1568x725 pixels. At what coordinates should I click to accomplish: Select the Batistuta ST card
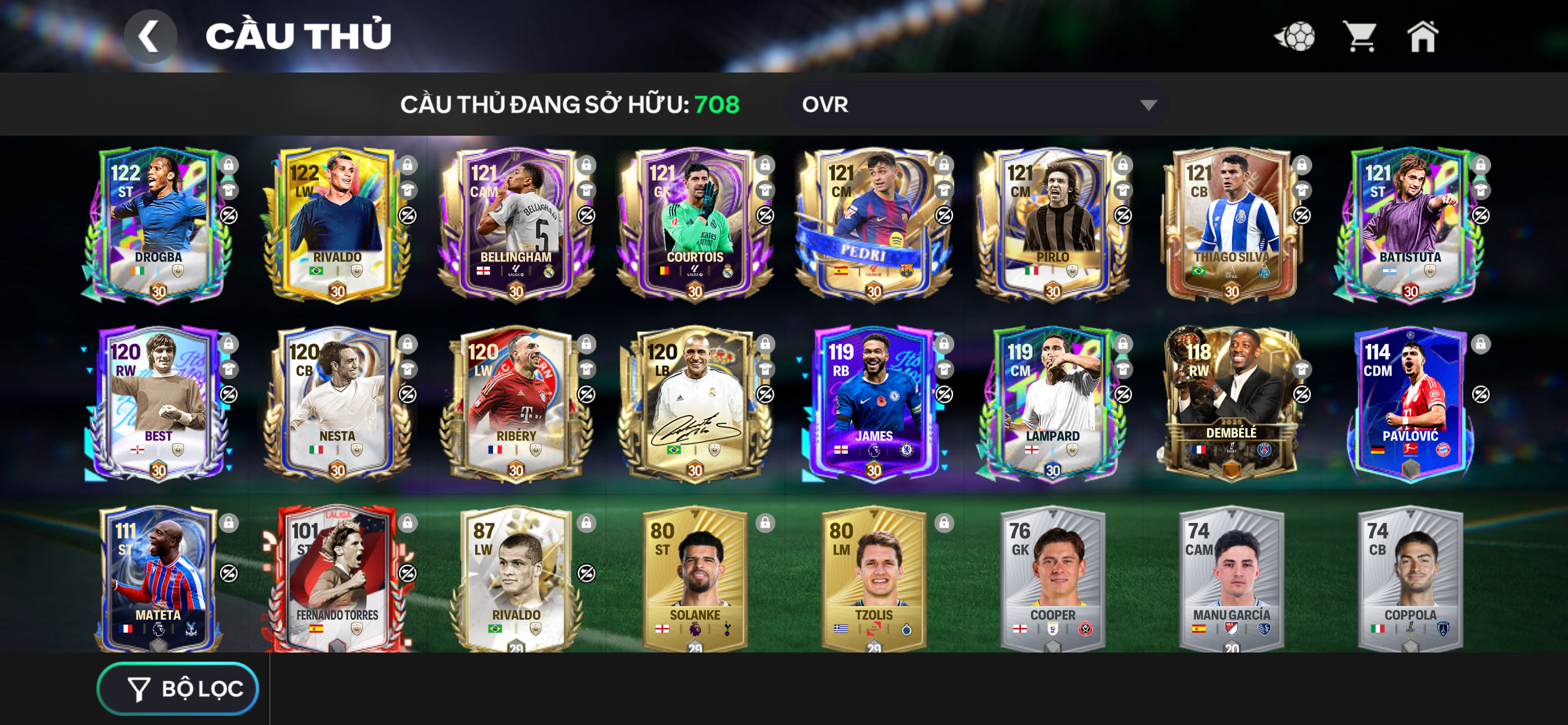(1409, 224)
